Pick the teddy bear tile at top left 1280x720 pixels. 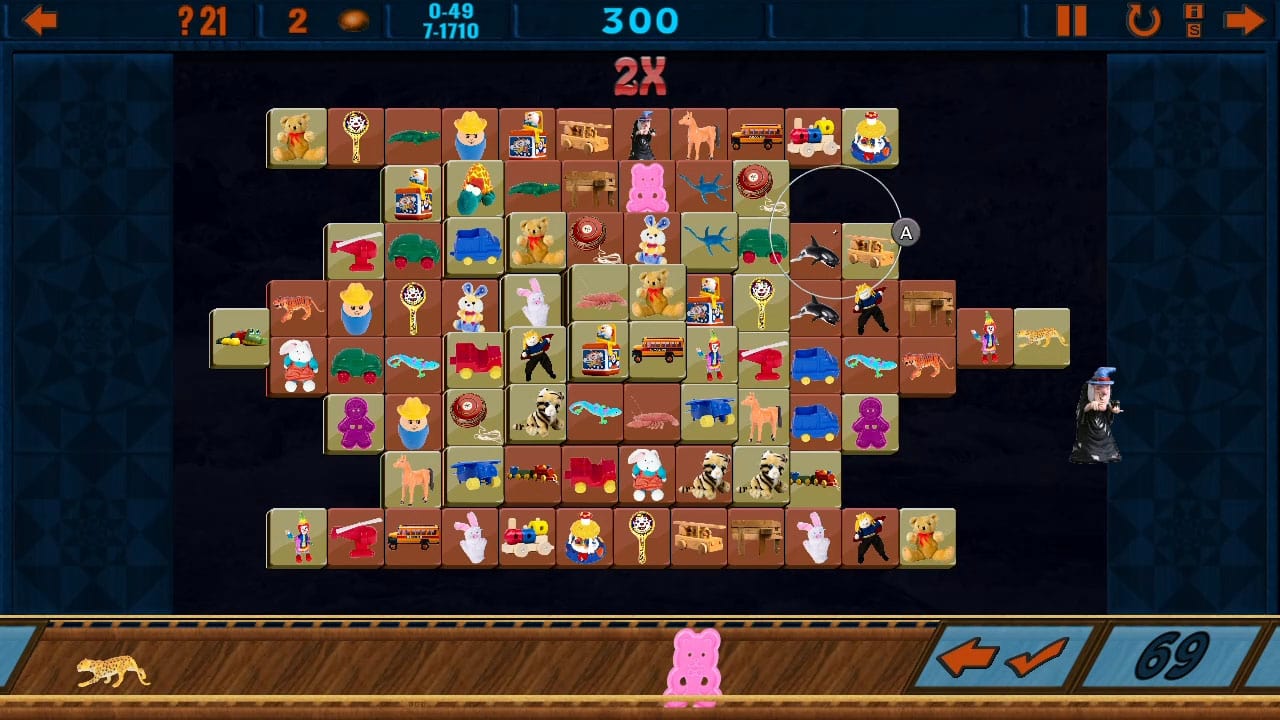point(296,137)
